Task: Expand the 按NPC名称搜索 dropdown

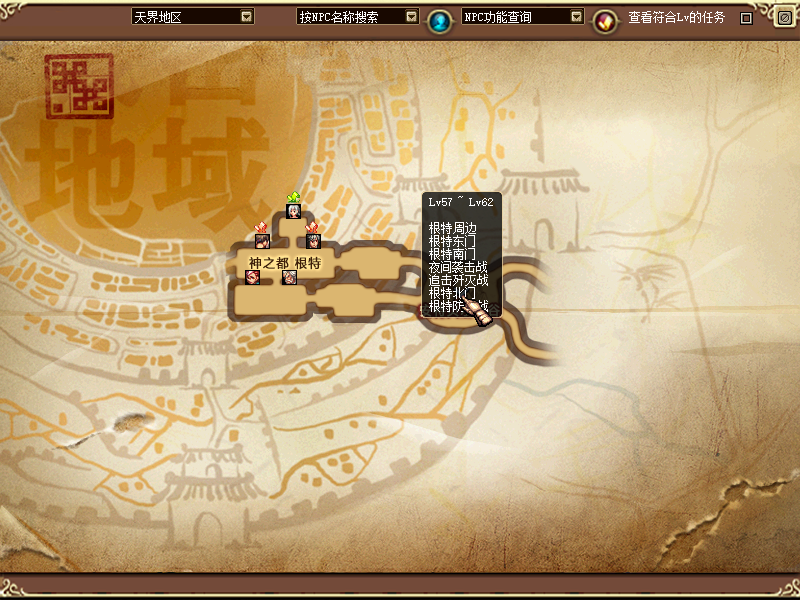Action: click(x=411, y=17)
